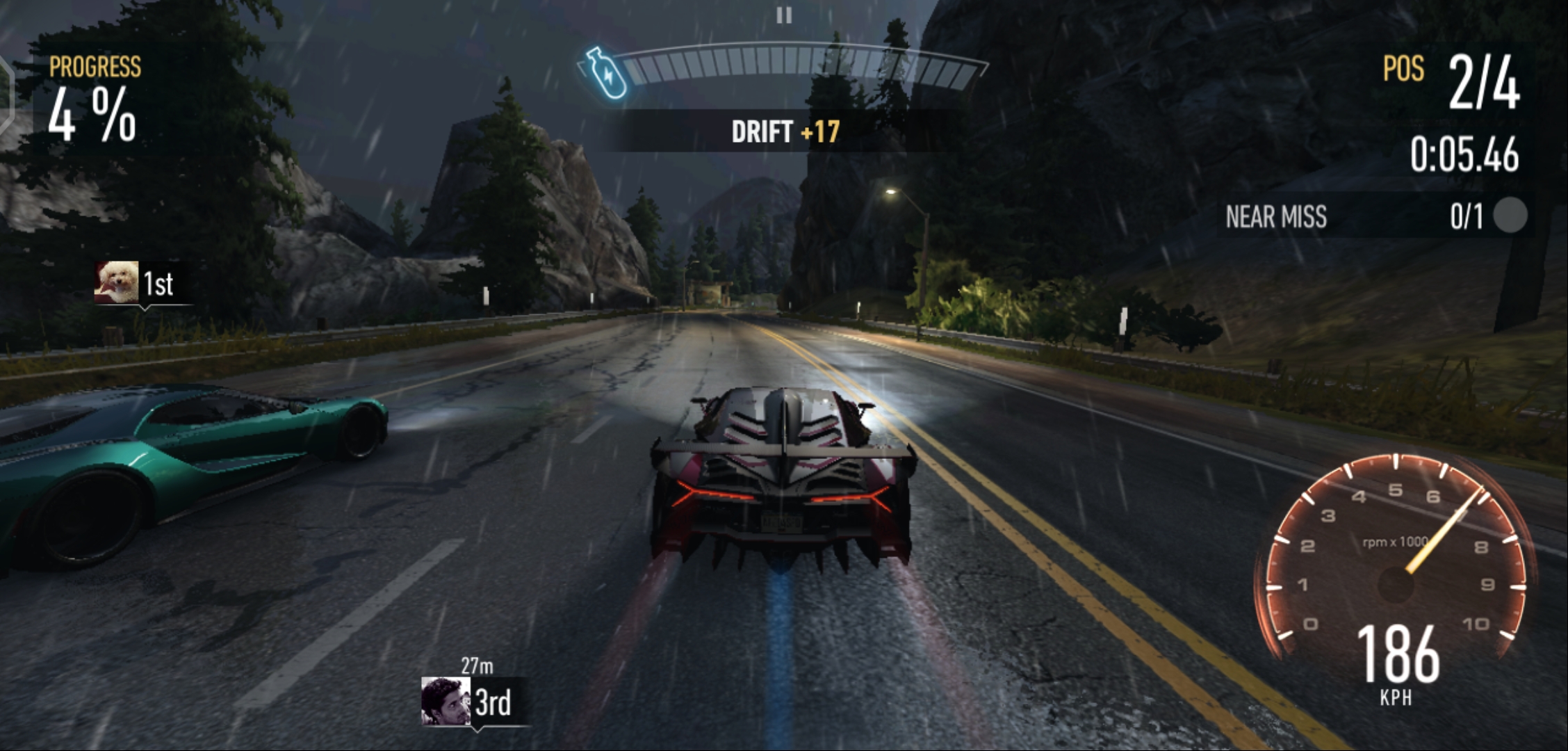Pause the race with the pause button
Image resolution: width=1568 pixels, height=751 pixels.
click(784, 15)
